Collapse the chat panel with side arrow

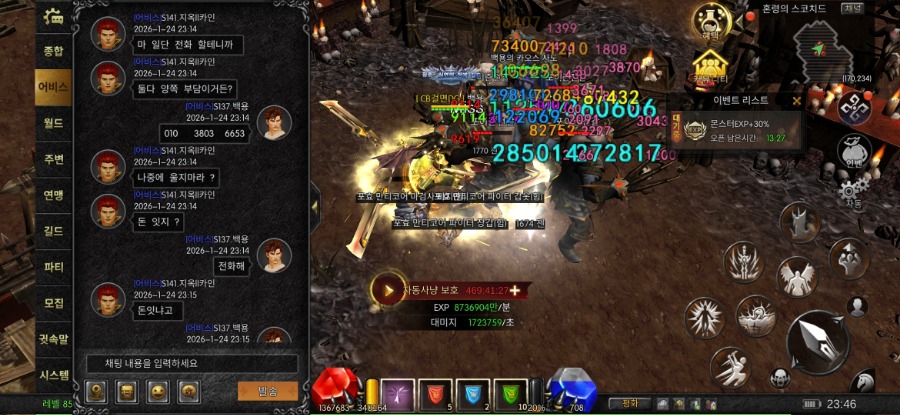click(x=315, y=207)
